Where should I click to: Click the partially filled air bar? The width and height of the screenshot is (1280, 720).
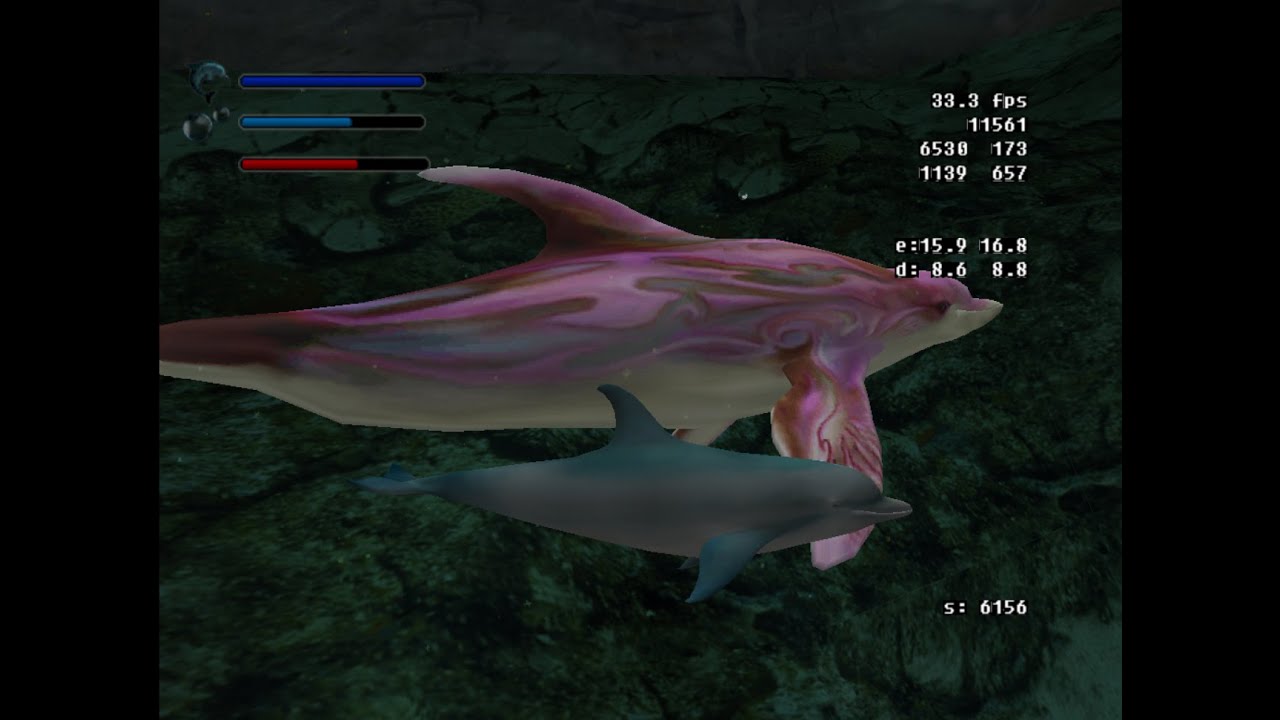point(330,122)
